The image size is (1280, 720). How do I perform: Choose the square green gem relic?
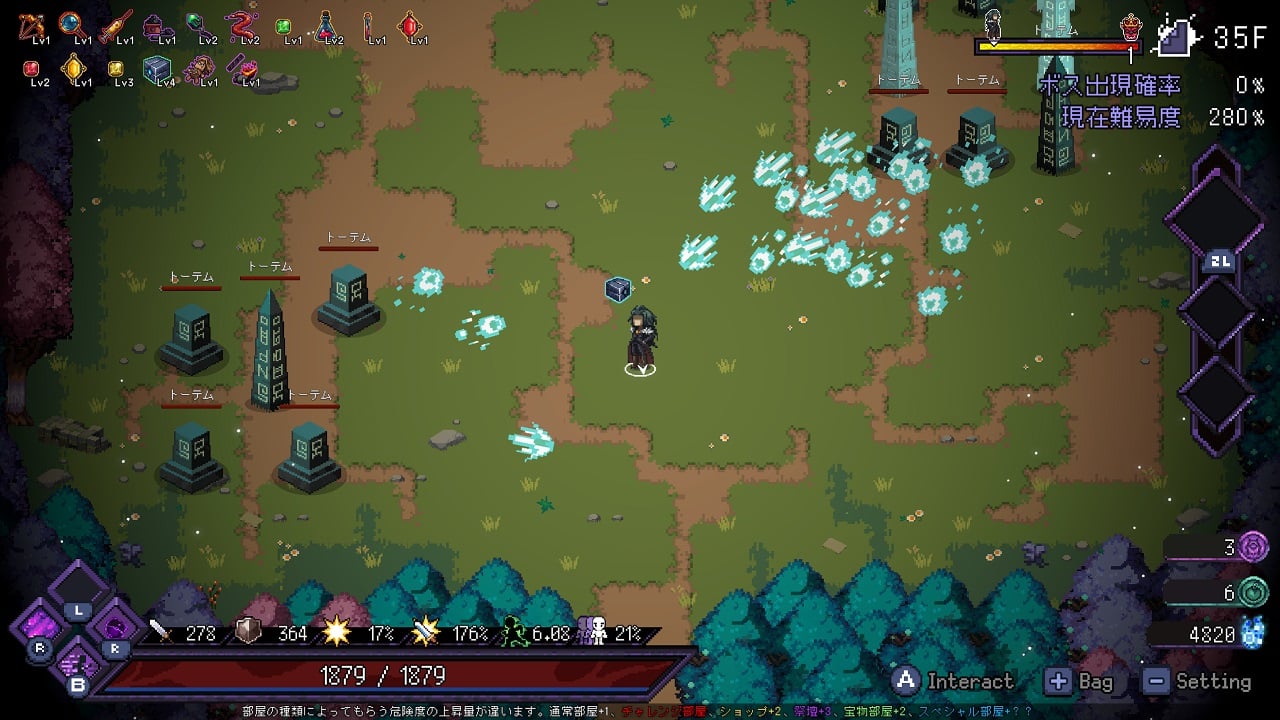(x=283, y=26)
